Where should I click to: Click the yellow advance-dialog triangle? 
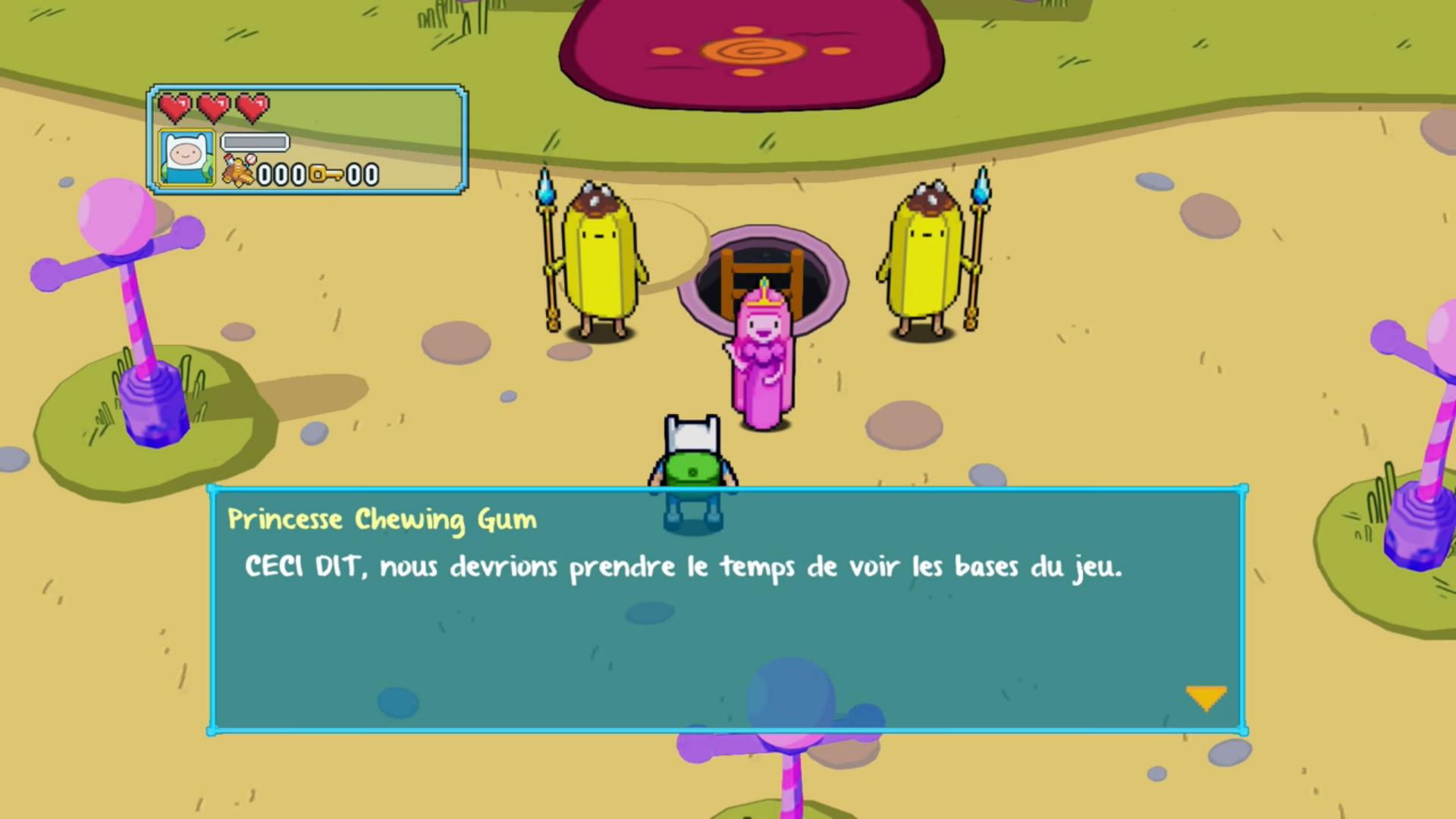[1206, 696]
